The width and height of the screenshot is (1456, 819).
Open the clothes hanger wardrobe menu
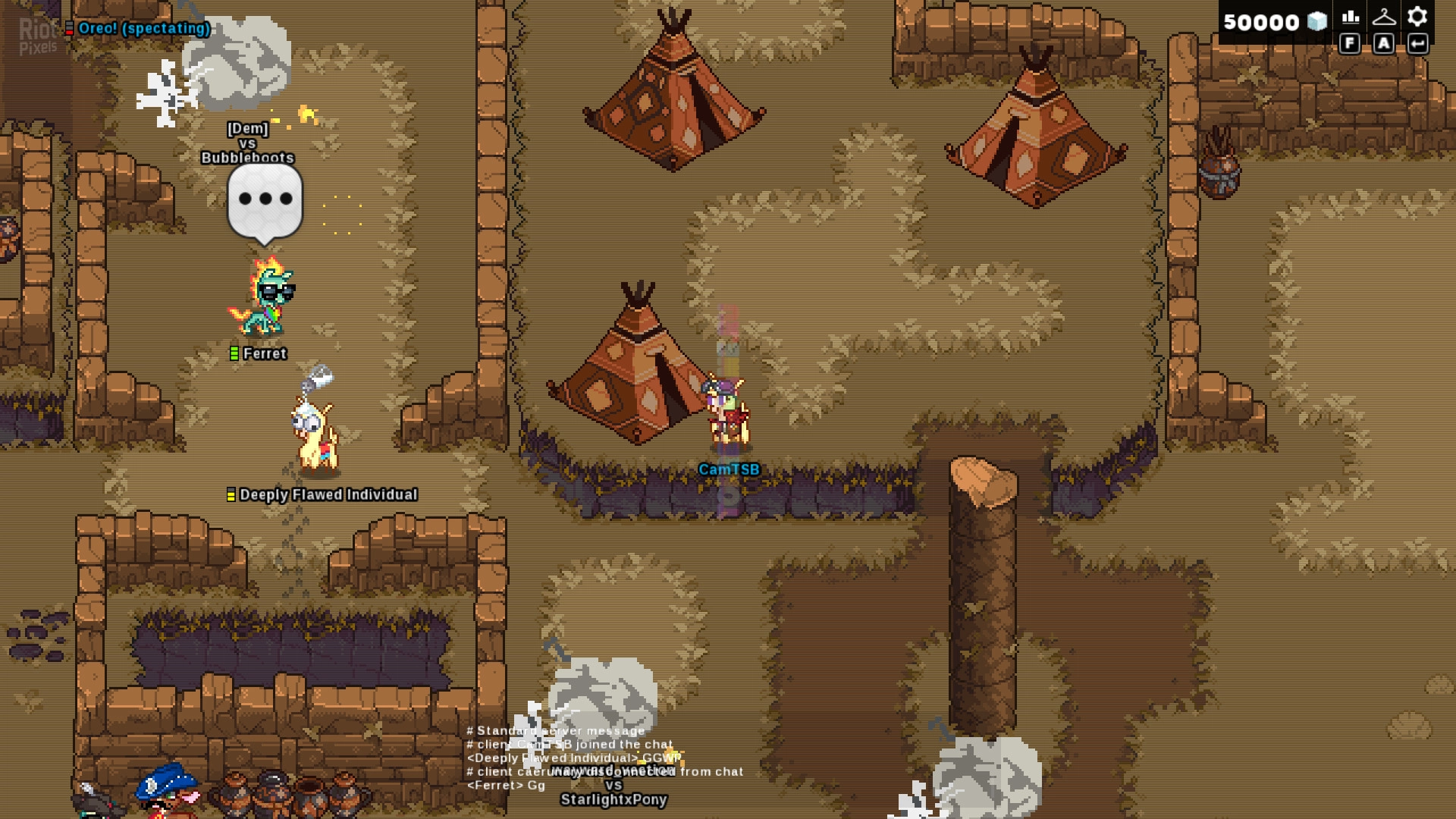click(x=1384, y=17)
